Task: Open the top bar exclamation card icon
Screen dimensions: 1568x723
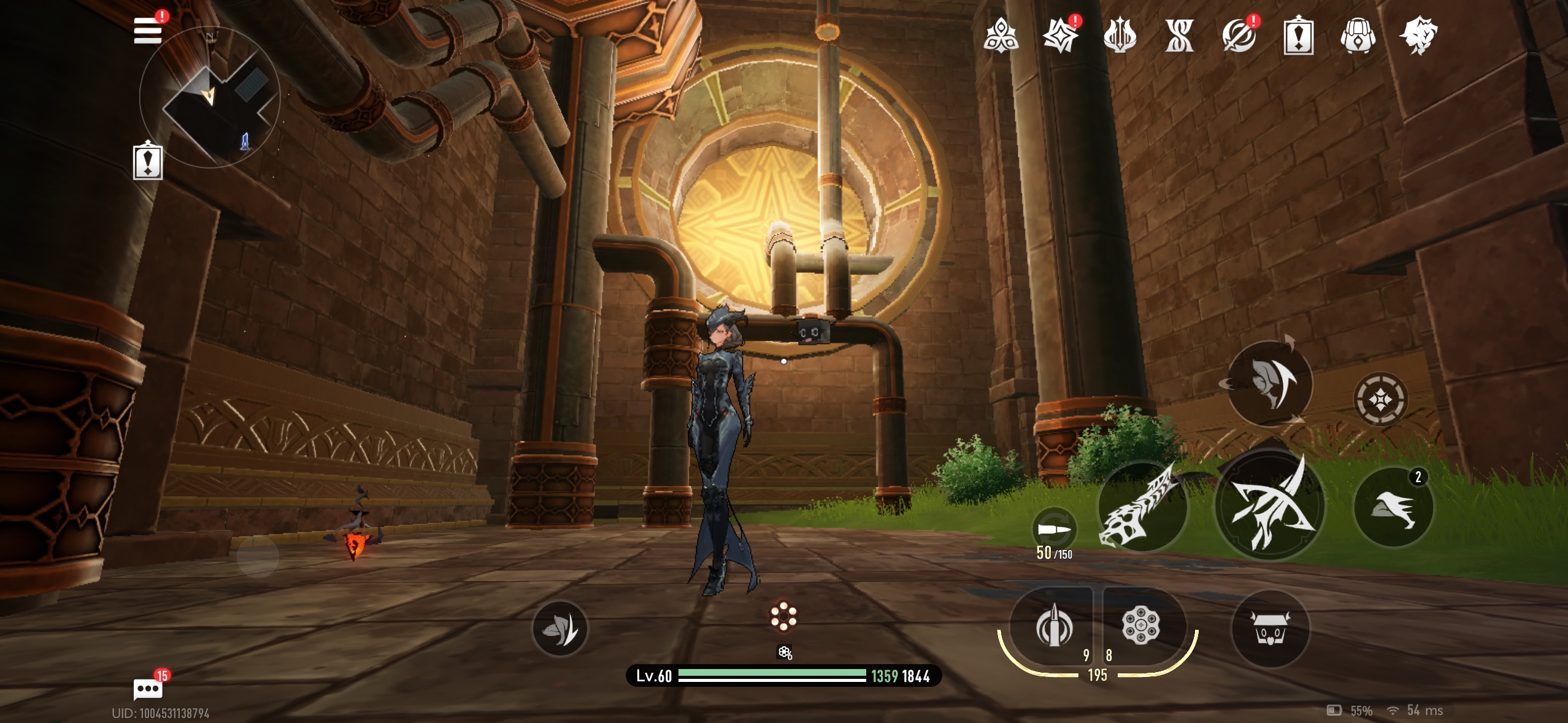Action: [1298, 37]
